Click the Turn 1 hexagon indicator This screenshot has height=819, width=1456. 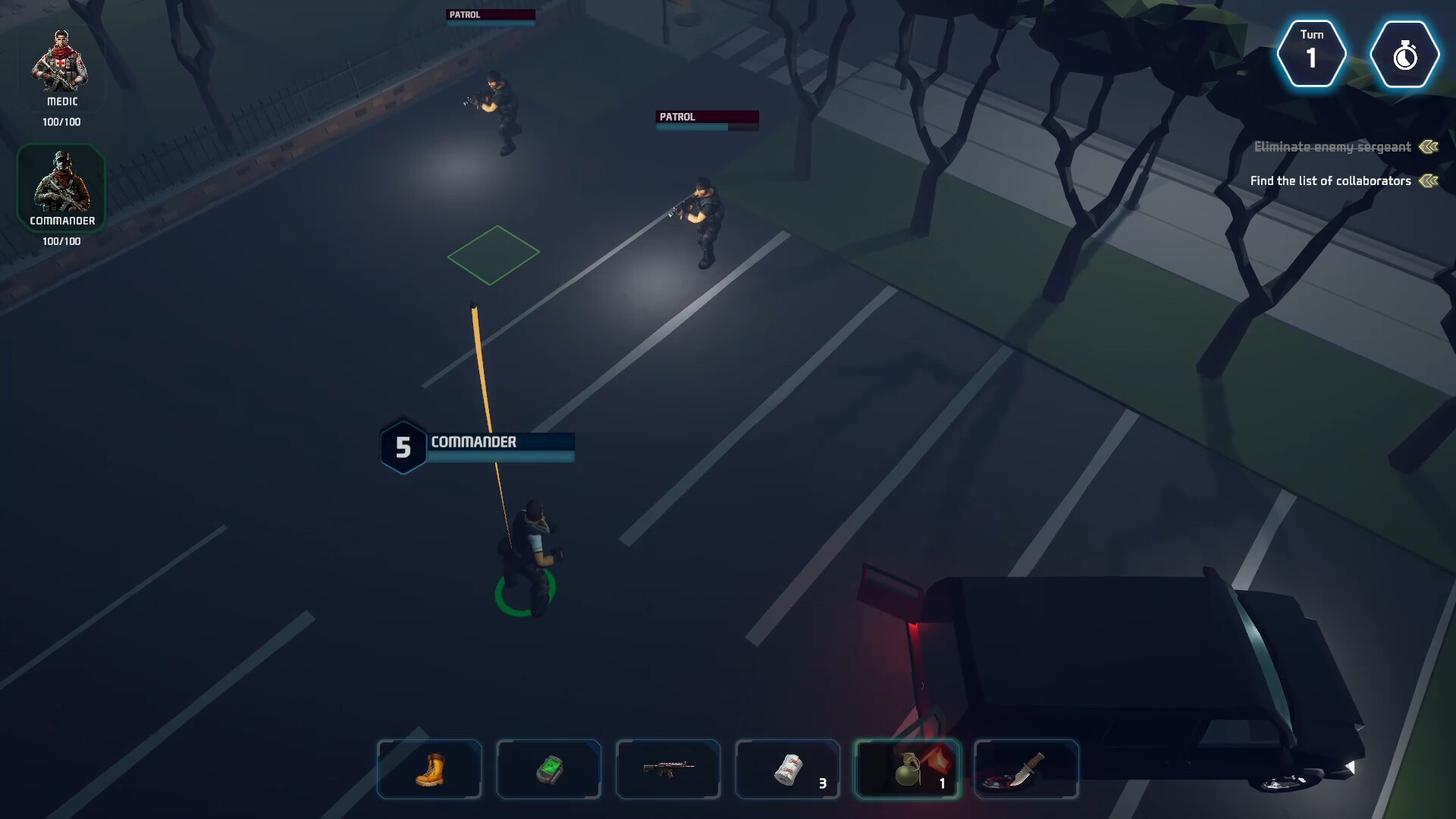[x=1313, y=54]
